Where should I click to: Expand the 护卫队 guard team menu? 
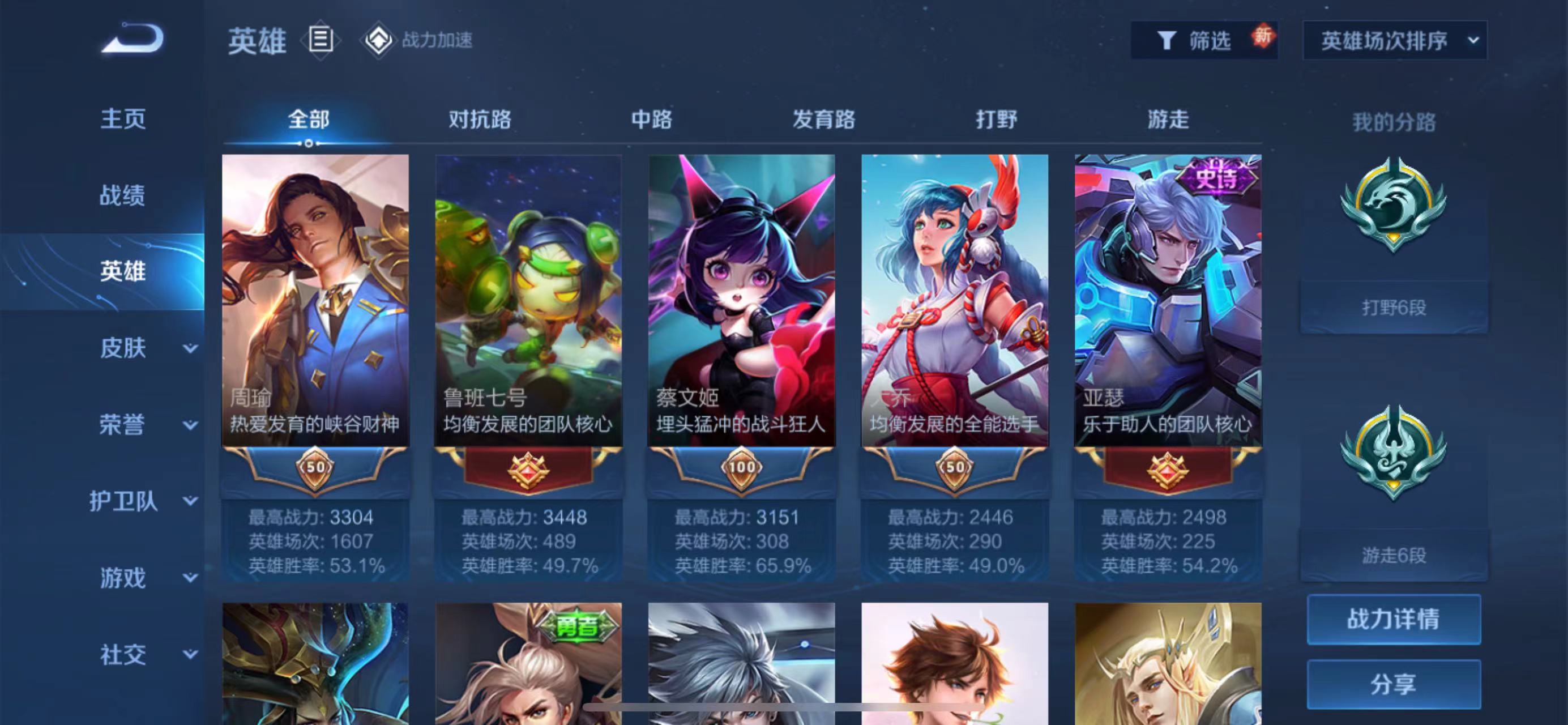(143, 502)
